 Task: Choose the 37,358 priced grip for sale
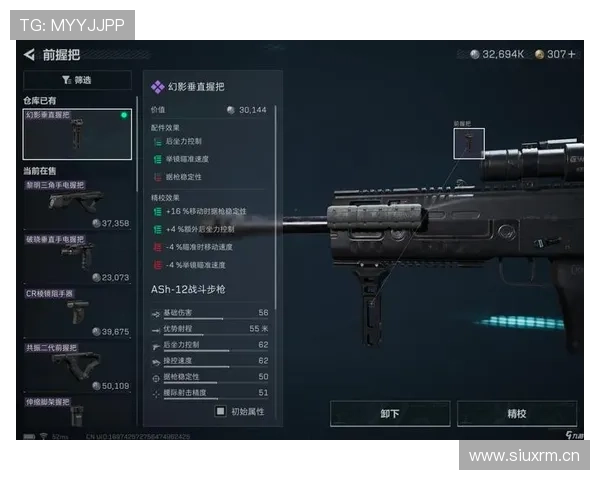pos(78,205)
